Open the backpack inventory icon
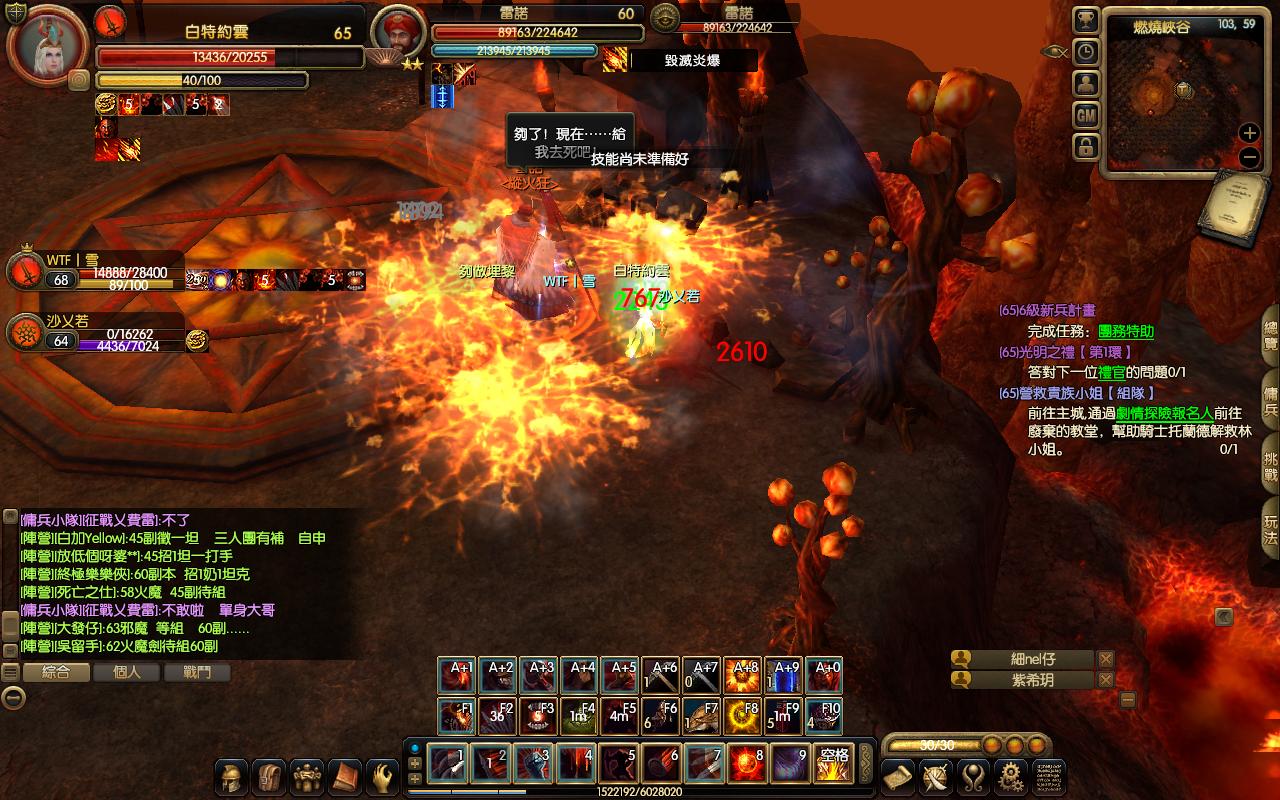Image resolution: width=1280 pixels, height=800 pixels. point(270,777)
